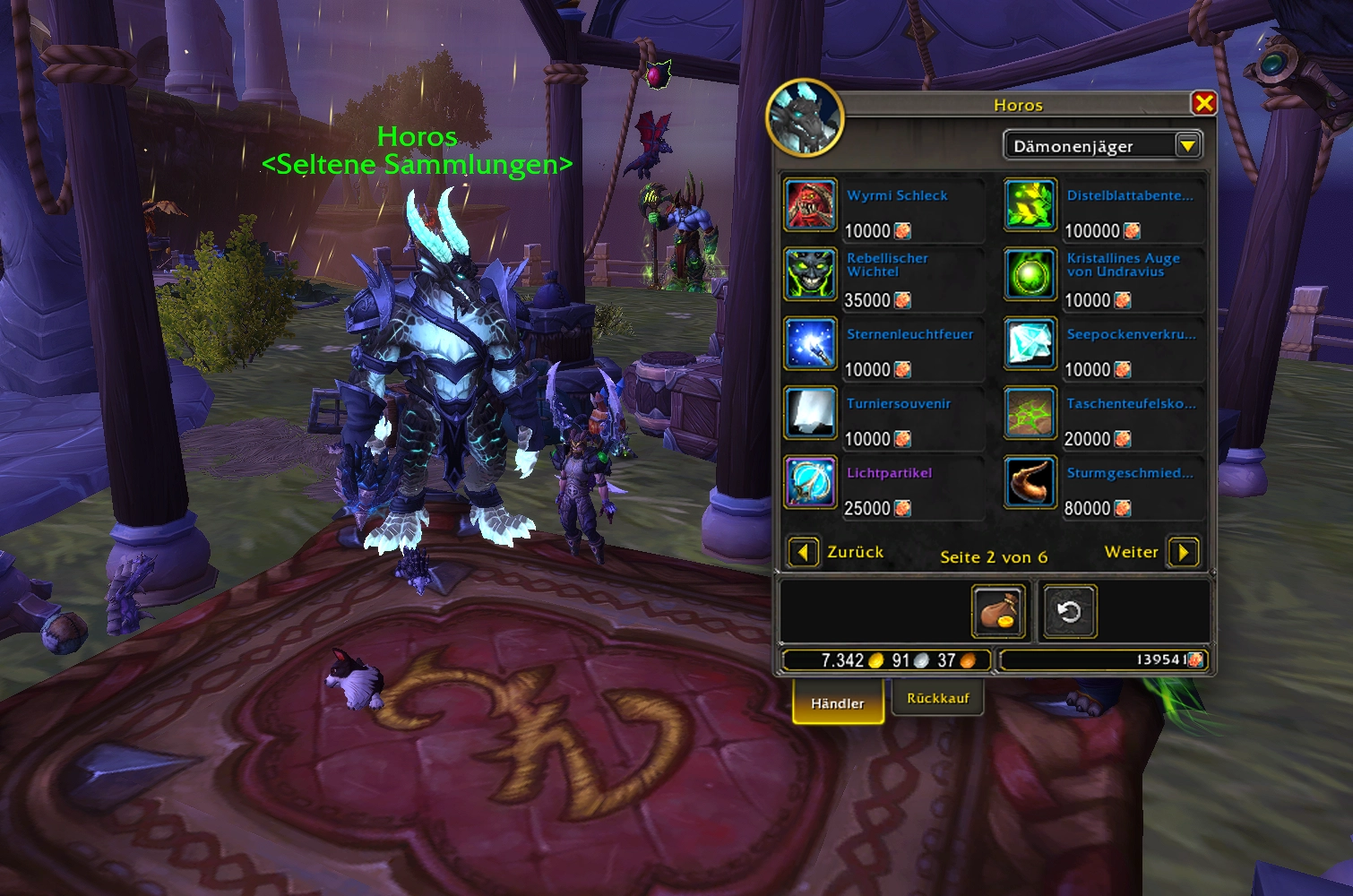Go to the previous page with Zurück arrow

click(803, 552)
